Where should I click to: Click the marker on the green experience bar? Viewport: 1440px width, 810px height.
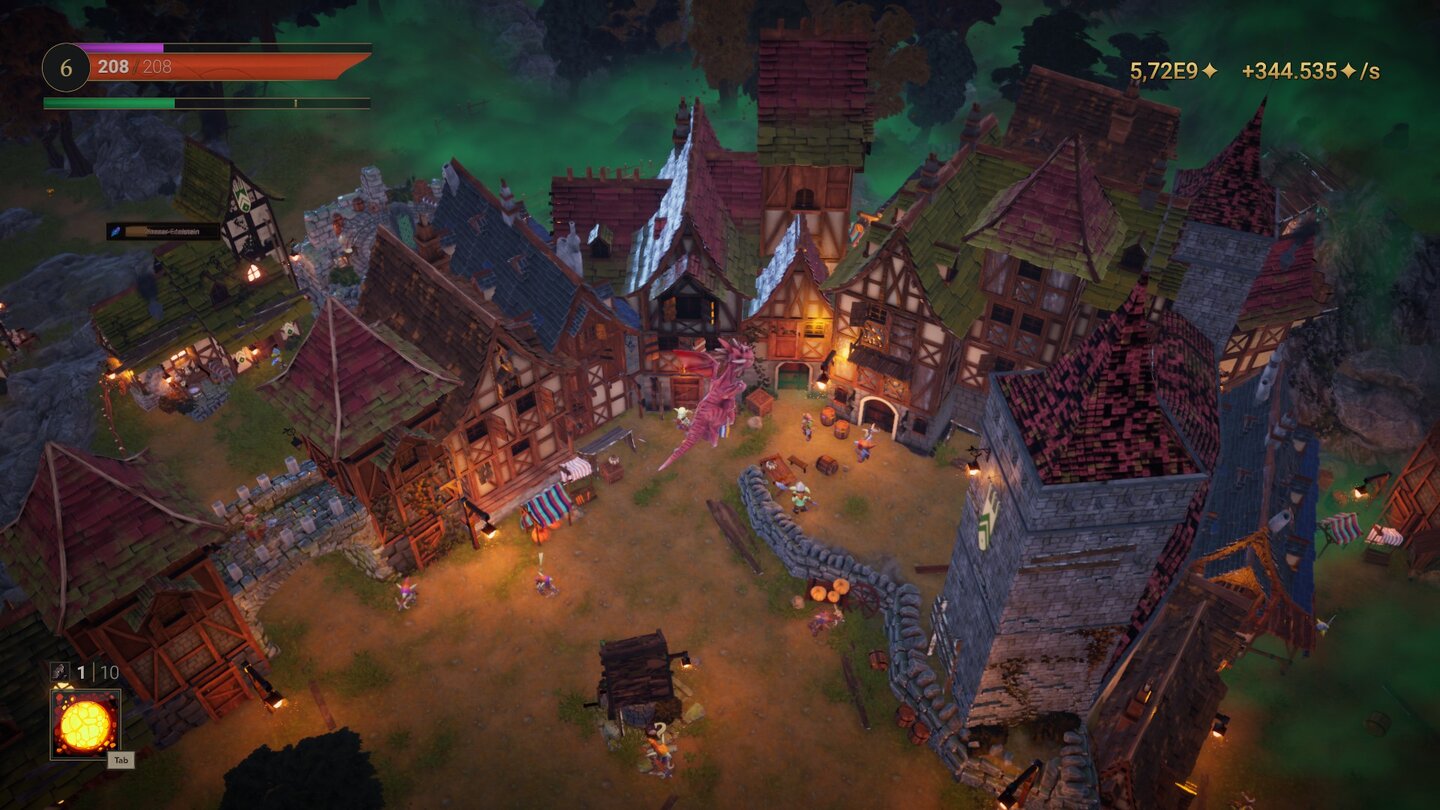[x=297, y=102]
